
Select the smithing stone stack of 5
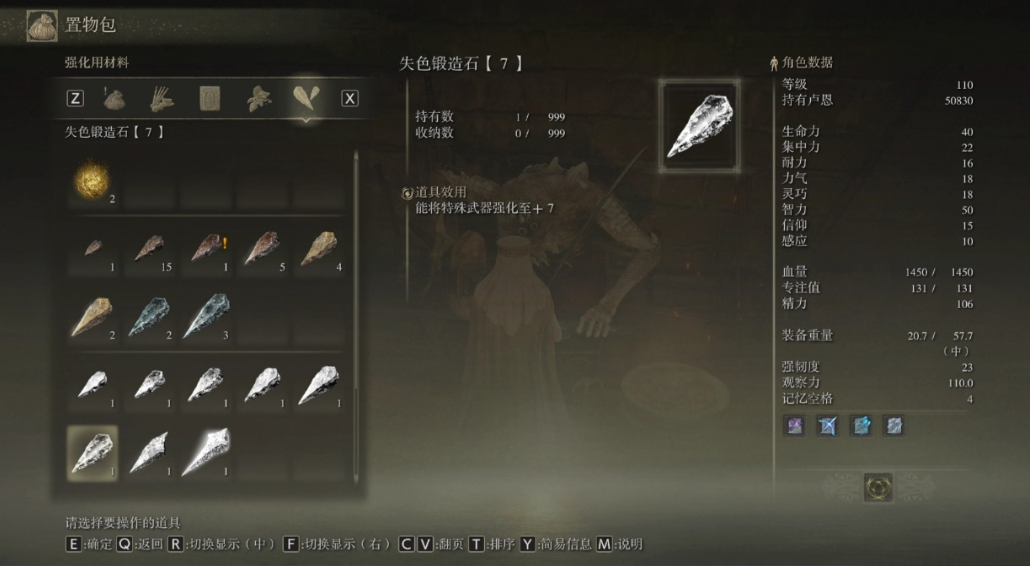coord(262,249)
